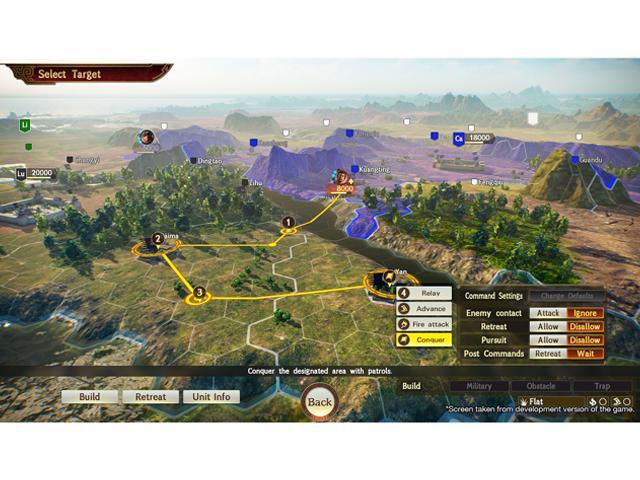Viewport: 640px width, 480px height.
Task: Switch to the Military build tab
Action: coord(479,386)
